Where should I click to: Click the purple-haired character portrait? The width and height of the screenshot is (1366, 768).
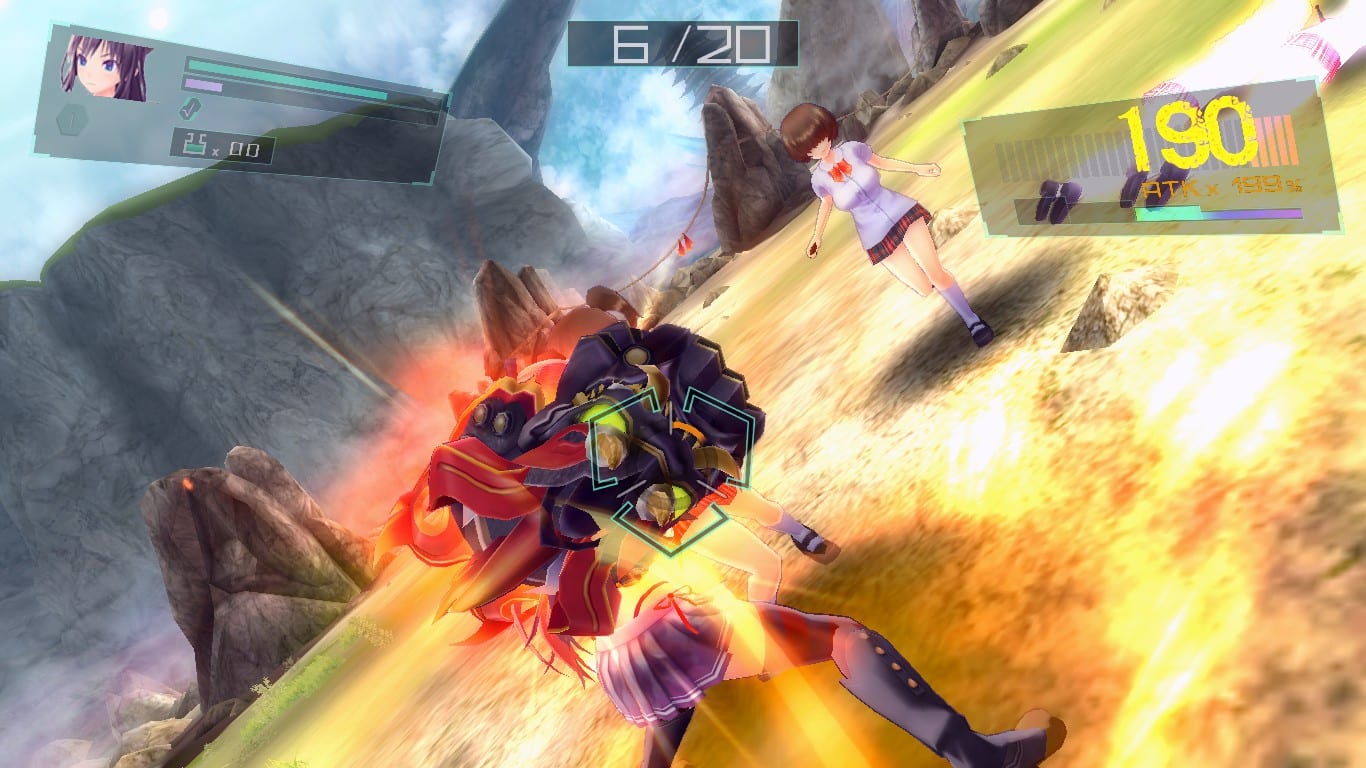[105, 68]
